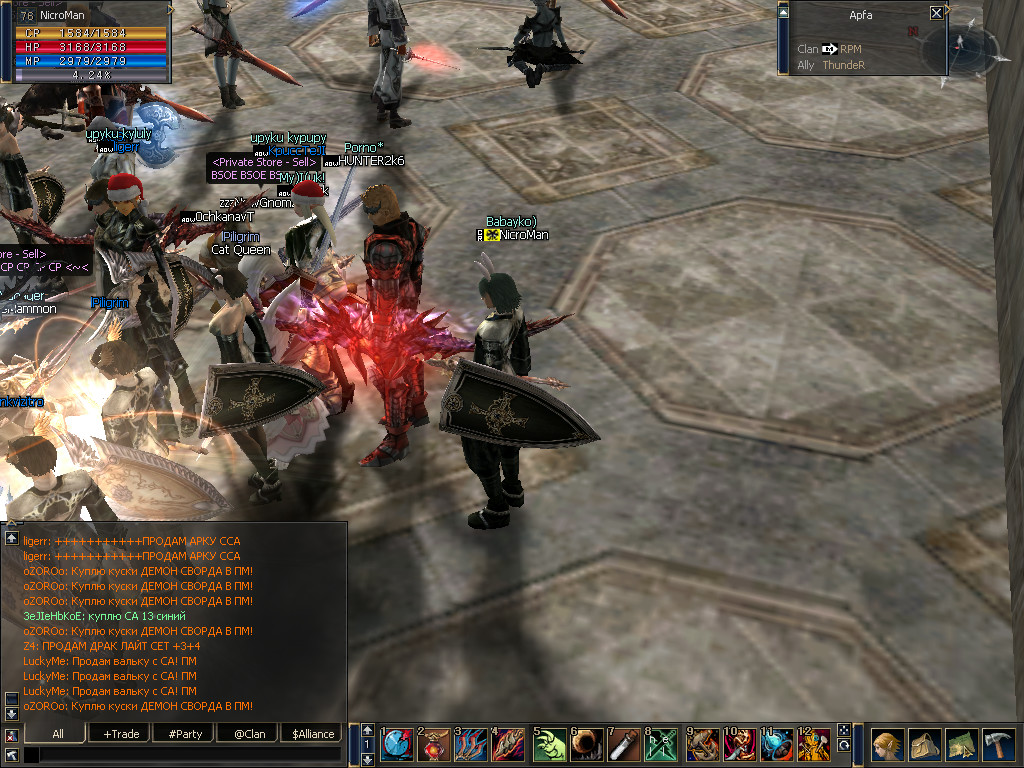Screen dimensions: 1024x768
Task: Switch to $Alliance chat tab
Action: (313, 733)
